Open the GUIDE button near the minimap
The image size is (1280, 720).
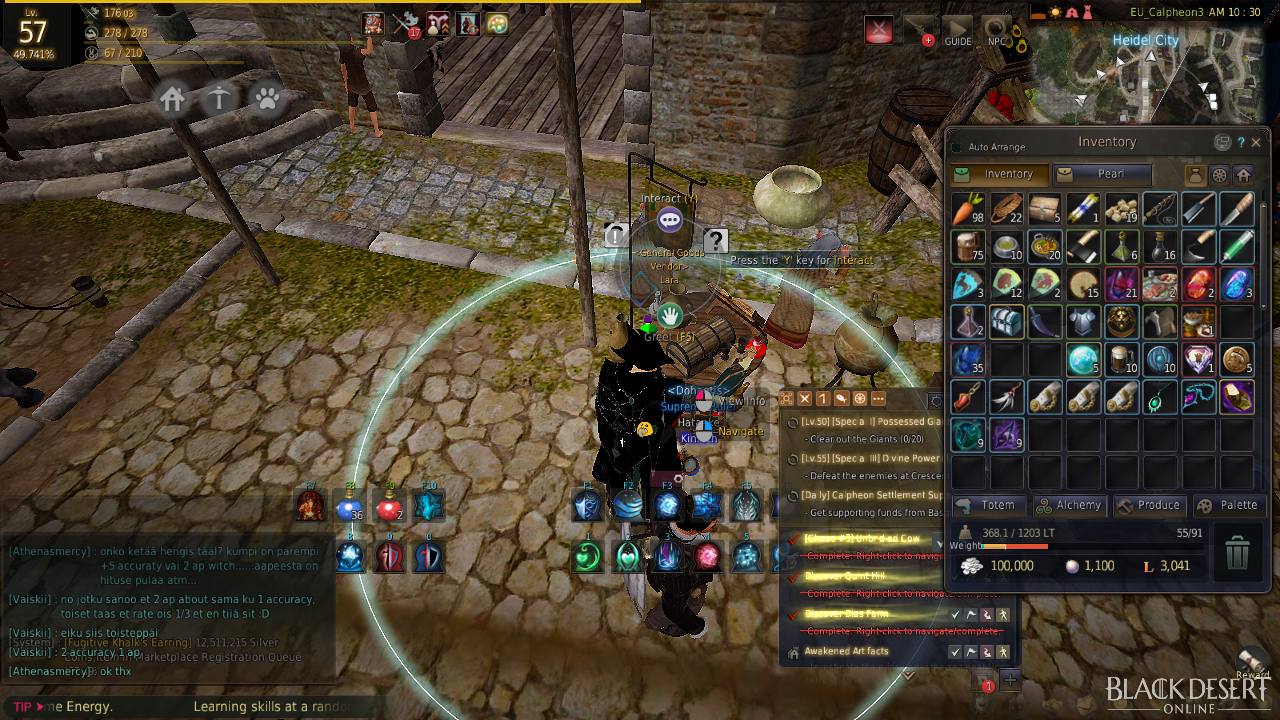957,30
